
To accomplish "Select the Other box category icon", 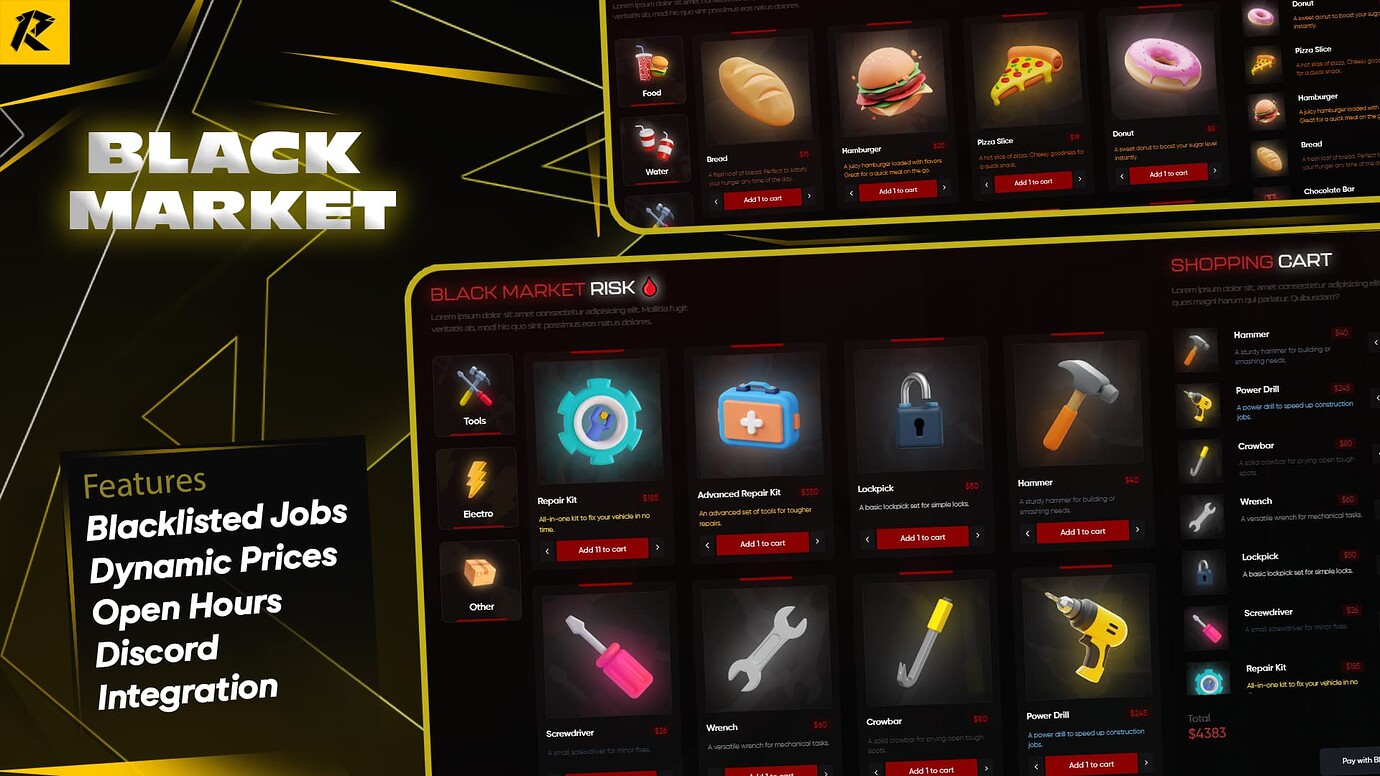I will (481, 578).
